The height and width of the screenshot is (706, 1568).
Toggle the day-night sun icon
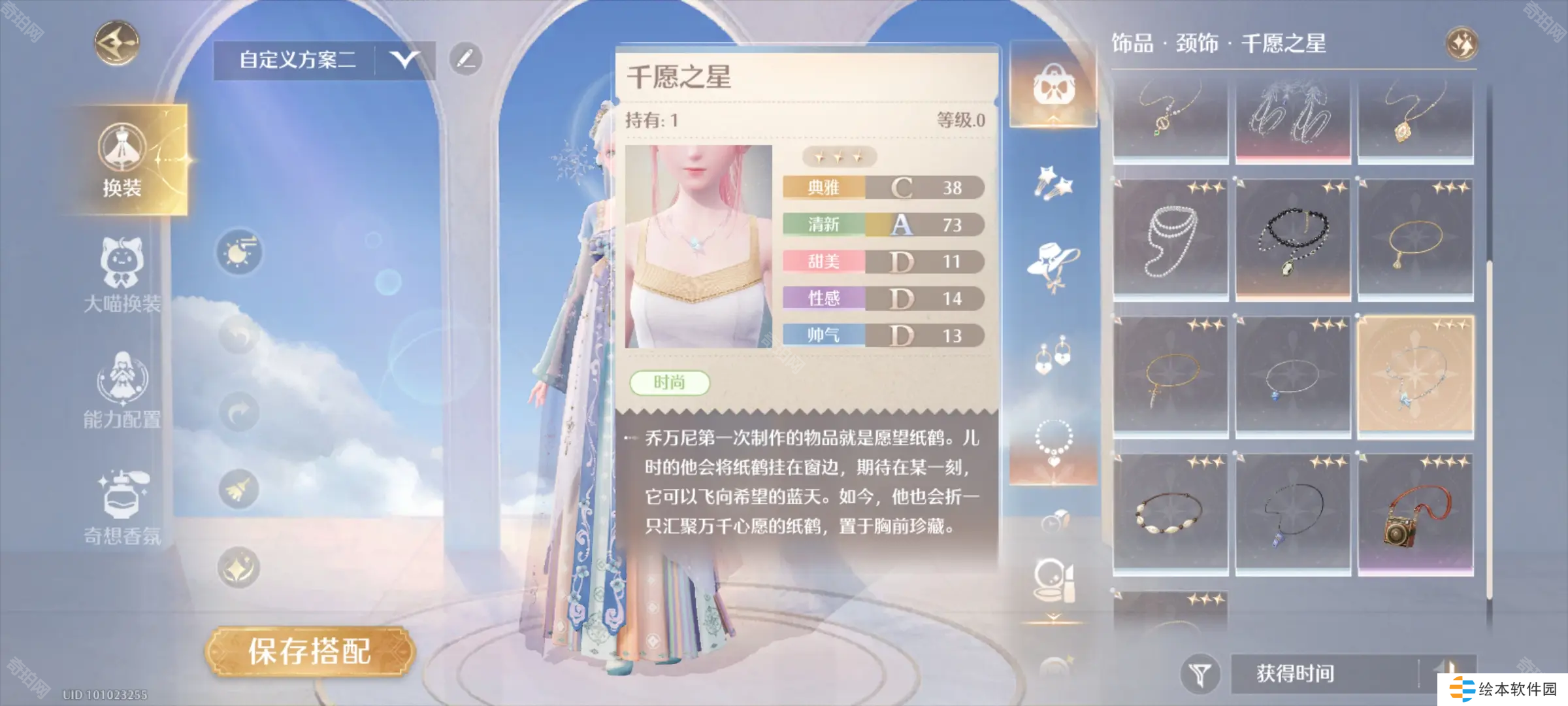[x=239, y=252]
